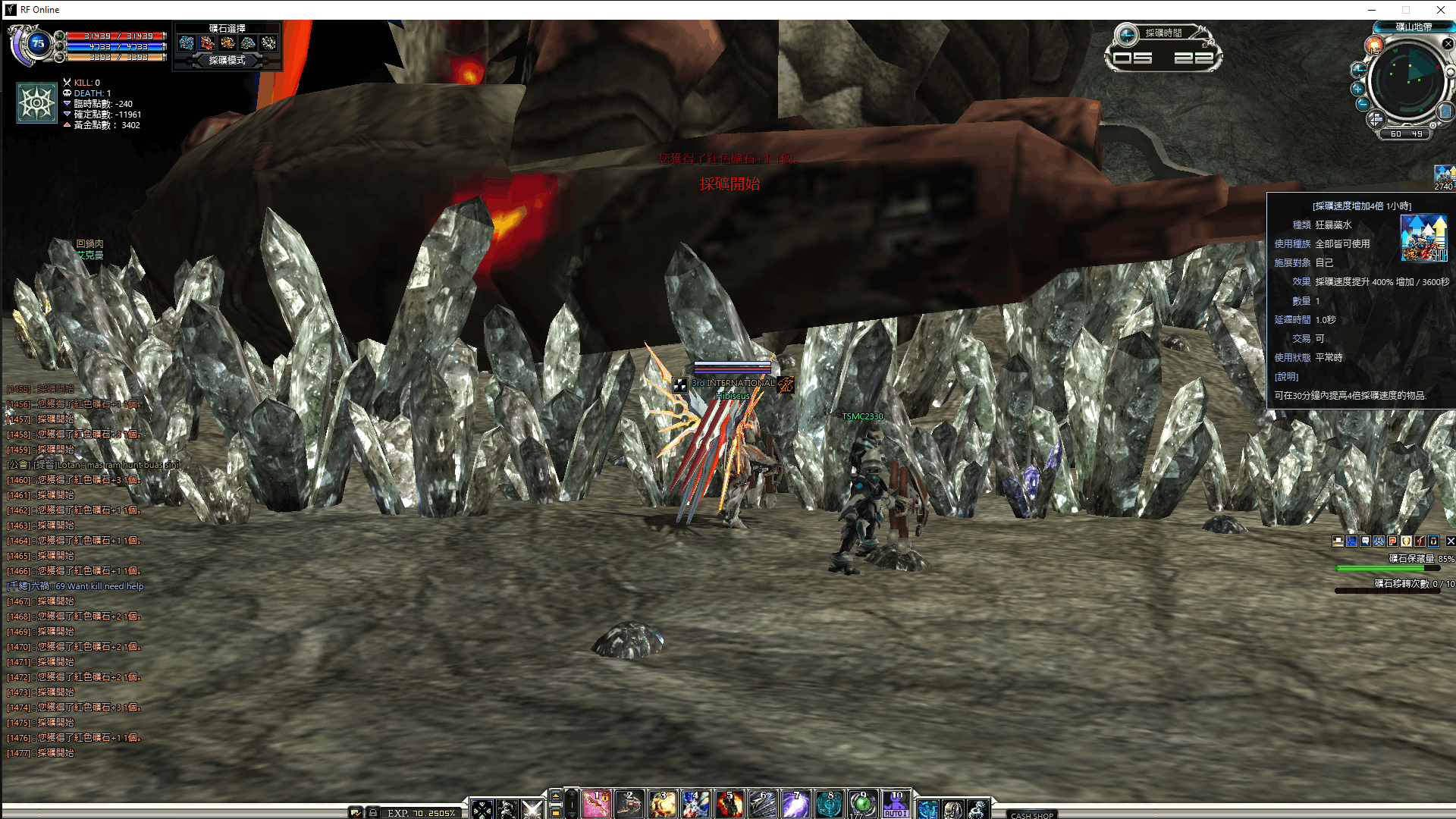Zoom out the radar with the minus button

pos(1363,104)
